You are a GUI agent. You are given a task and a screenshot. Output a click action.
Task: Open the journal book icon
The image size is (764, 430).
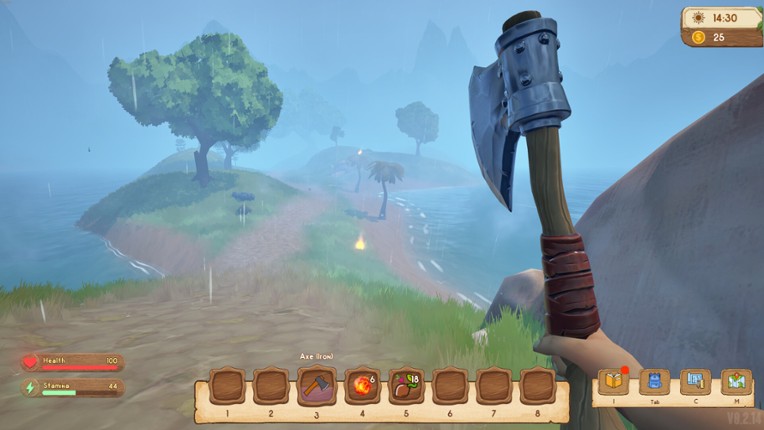tap(612, 381)
